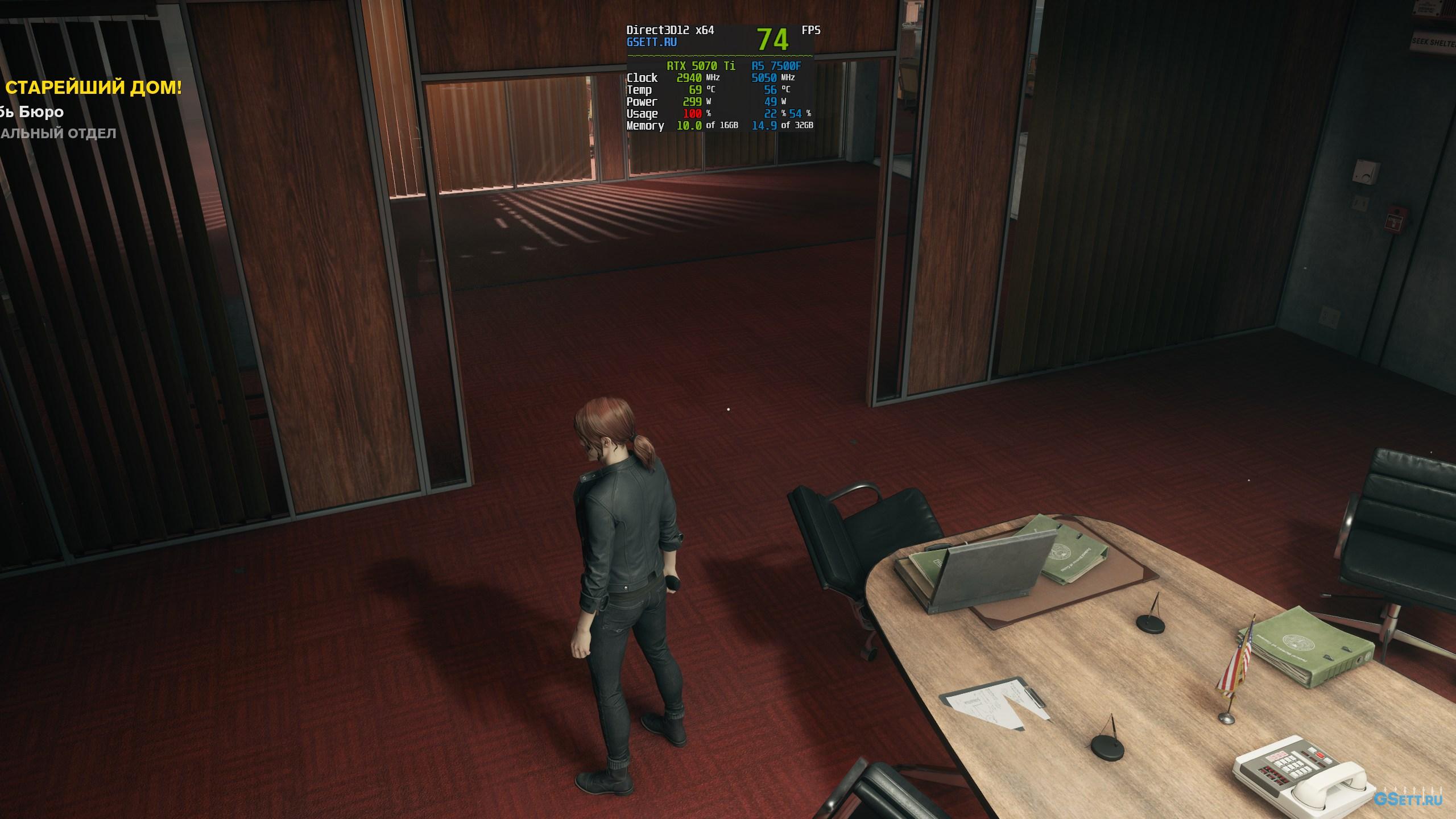Click the «СТАРЕЙШИЙ ДОМ!» mission title

tap(93, 88)
